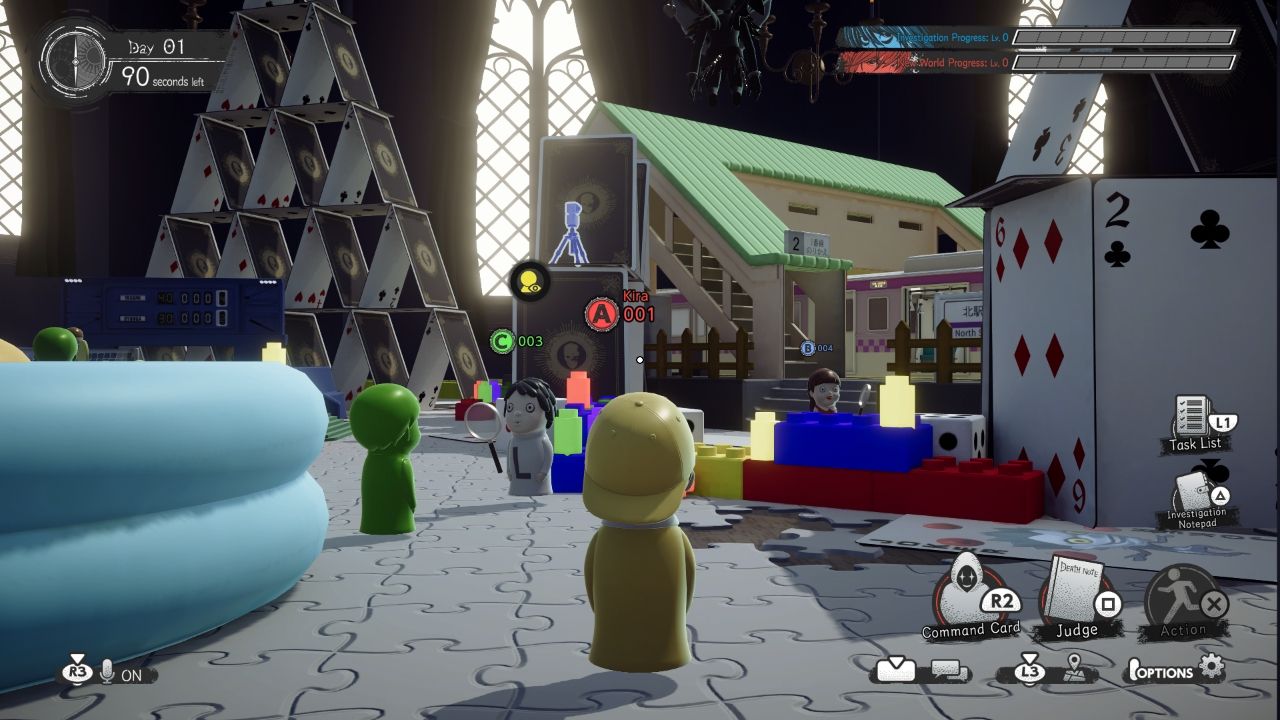The height and width of the screenshot is (720, 1280).
Task: Click the running-man Action icon
Action: click(1183, 596)
